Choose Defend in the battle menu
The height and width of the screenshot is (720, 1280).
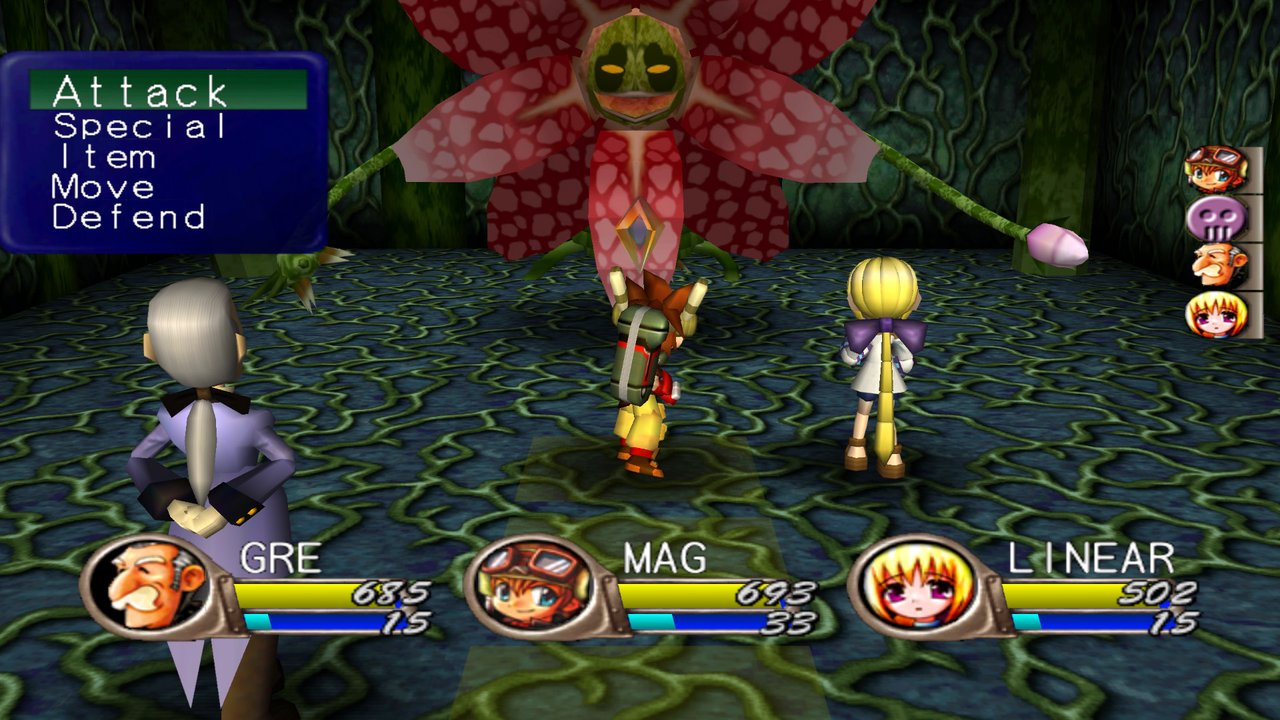coord(129,217)
